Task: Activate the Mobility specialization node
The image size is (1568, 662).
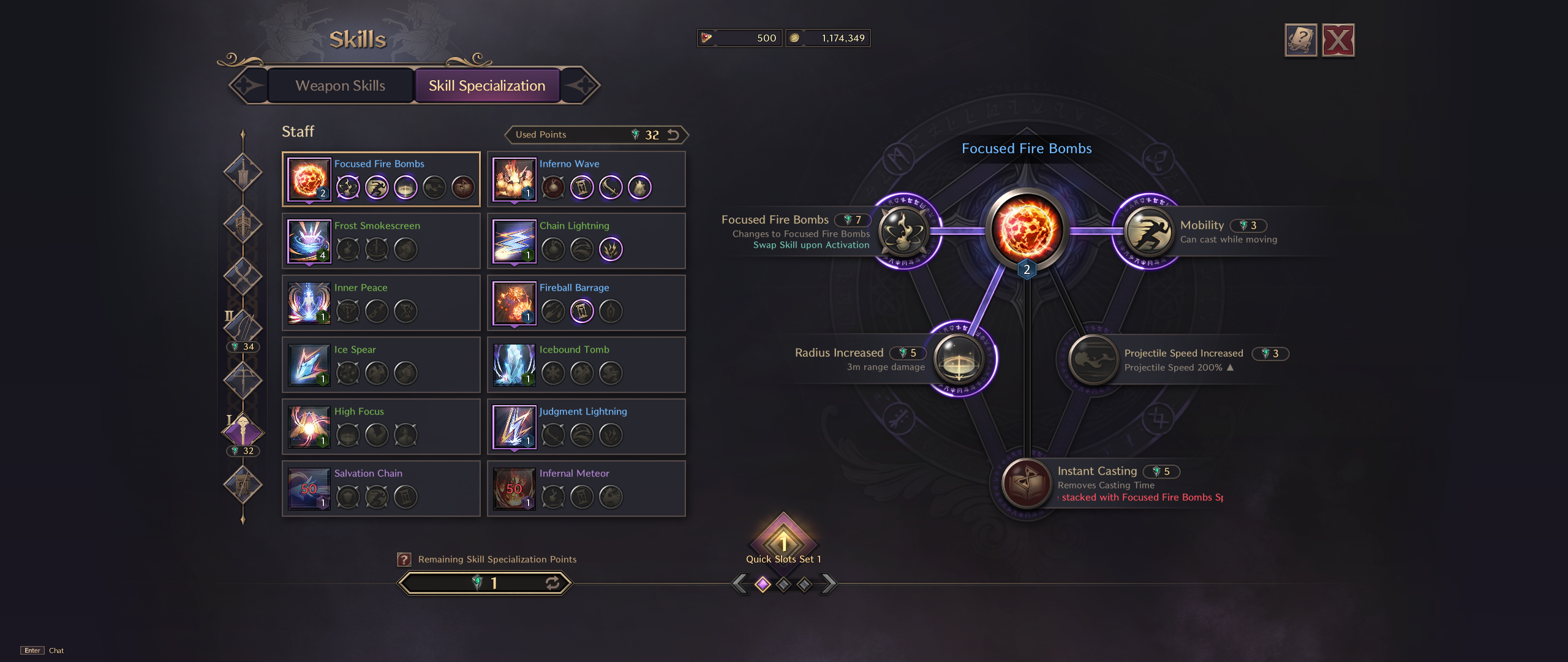Action: [x=1148, y=232]
